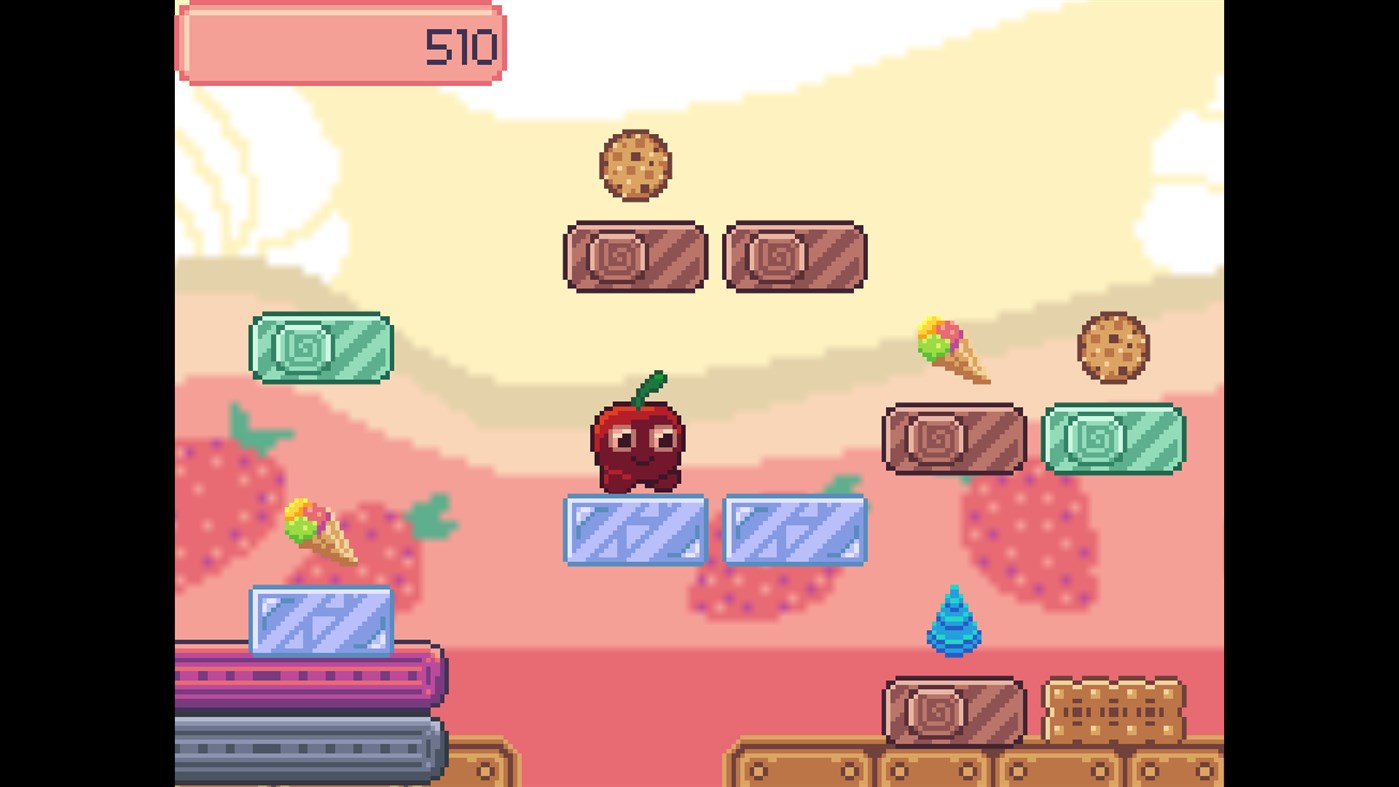This screenshot has height=787, width=1399.
Task: Toggle the right chocolate swirl platform near the ice cream
Action: pos(955,437)
